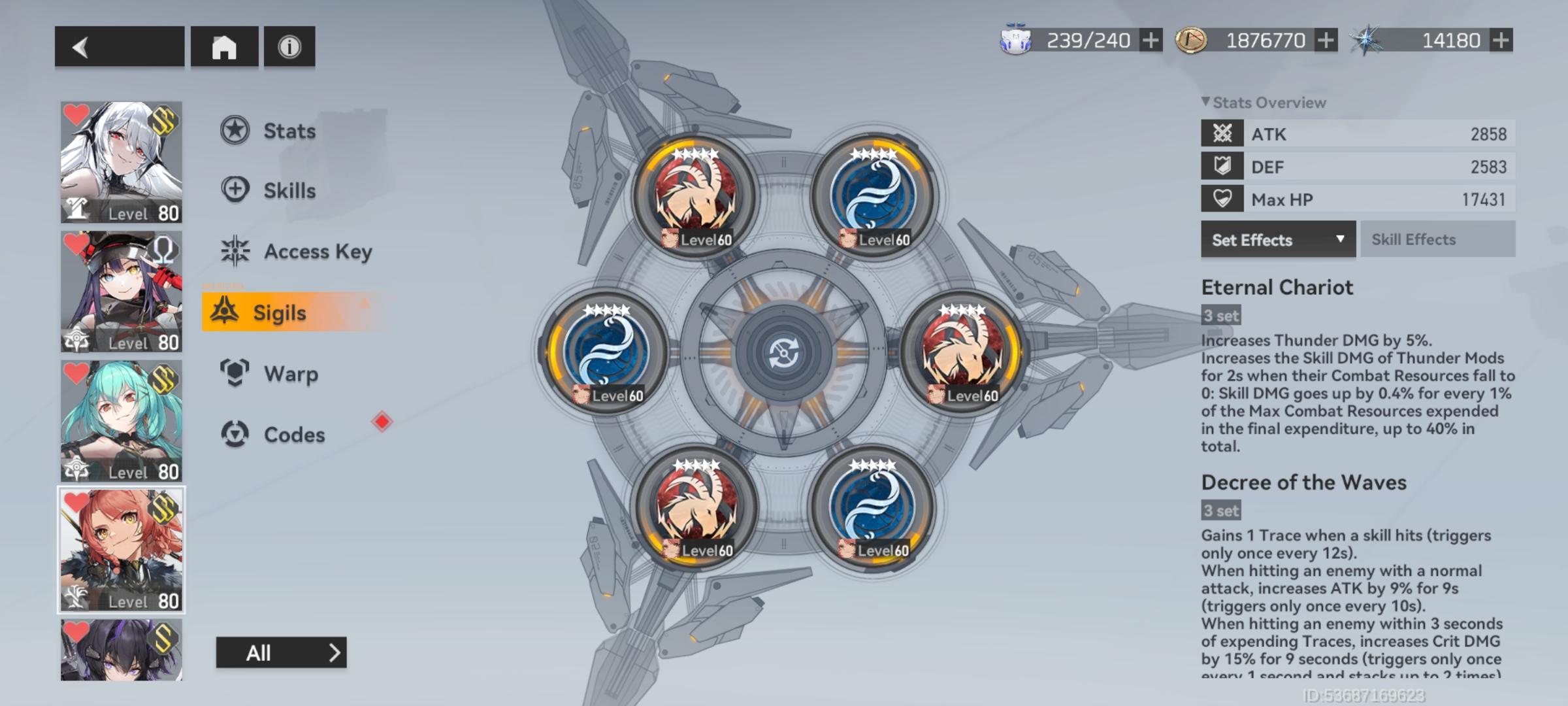This screenshot has height=706, width=1568.
Task: Open the Warp hexagon icon
Action: 234,373
